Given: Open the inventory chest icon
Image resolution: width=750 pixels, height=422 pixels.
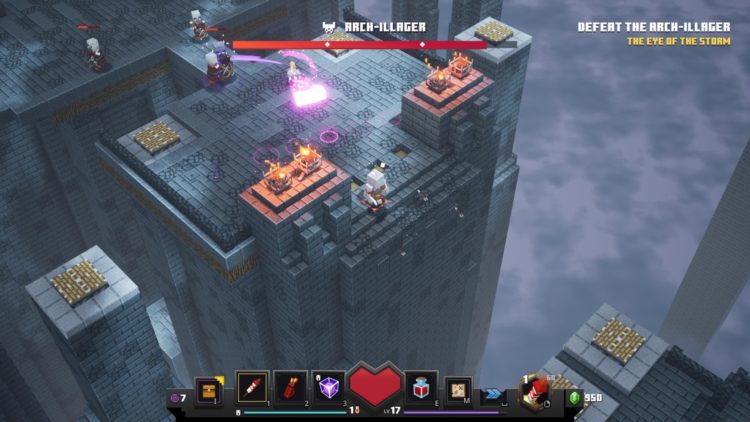Looking at the screenshot, I should click(209, 388).
